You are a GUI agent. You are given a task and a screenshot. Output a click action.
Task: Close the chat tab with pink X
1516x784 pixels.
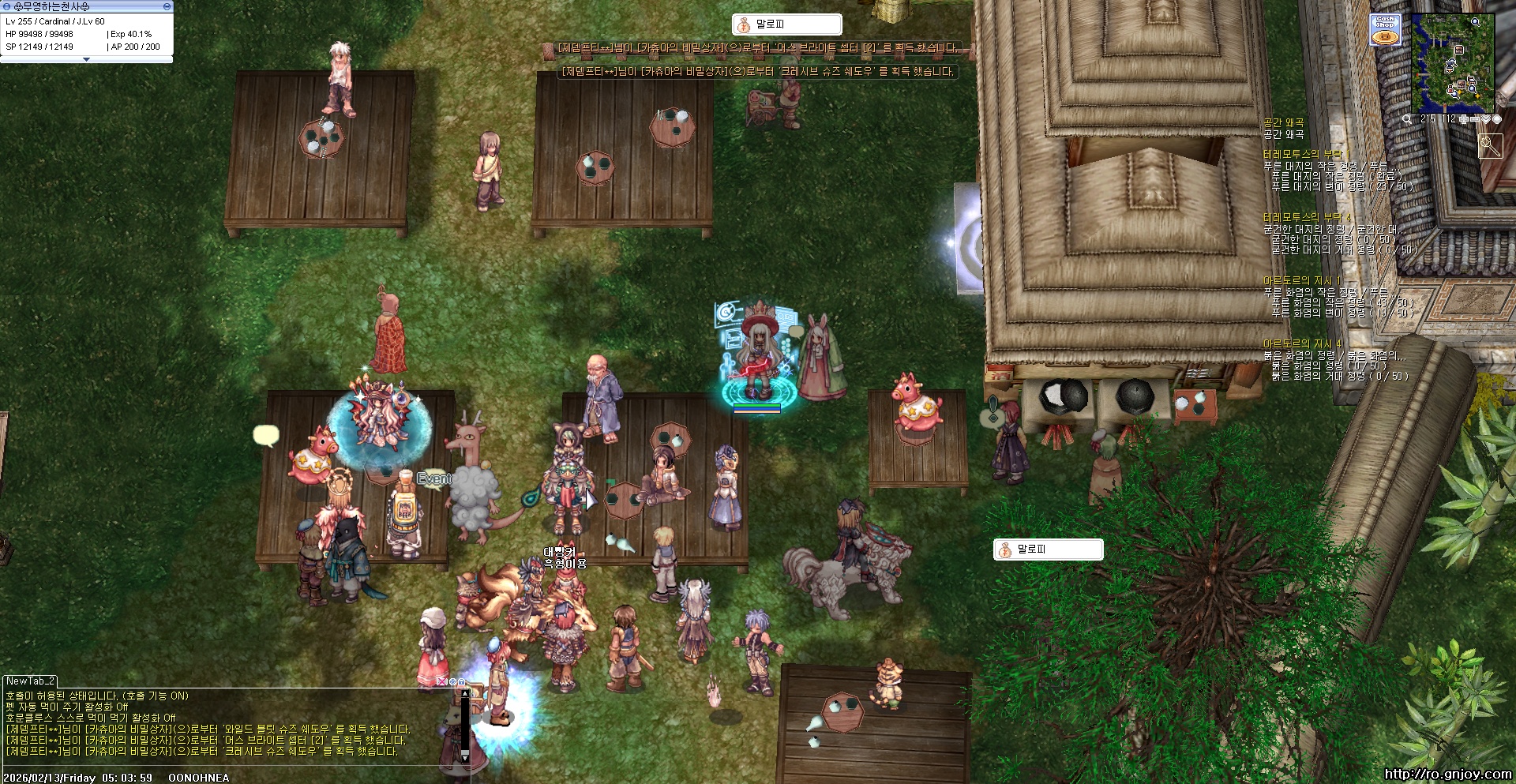[441, 681]
